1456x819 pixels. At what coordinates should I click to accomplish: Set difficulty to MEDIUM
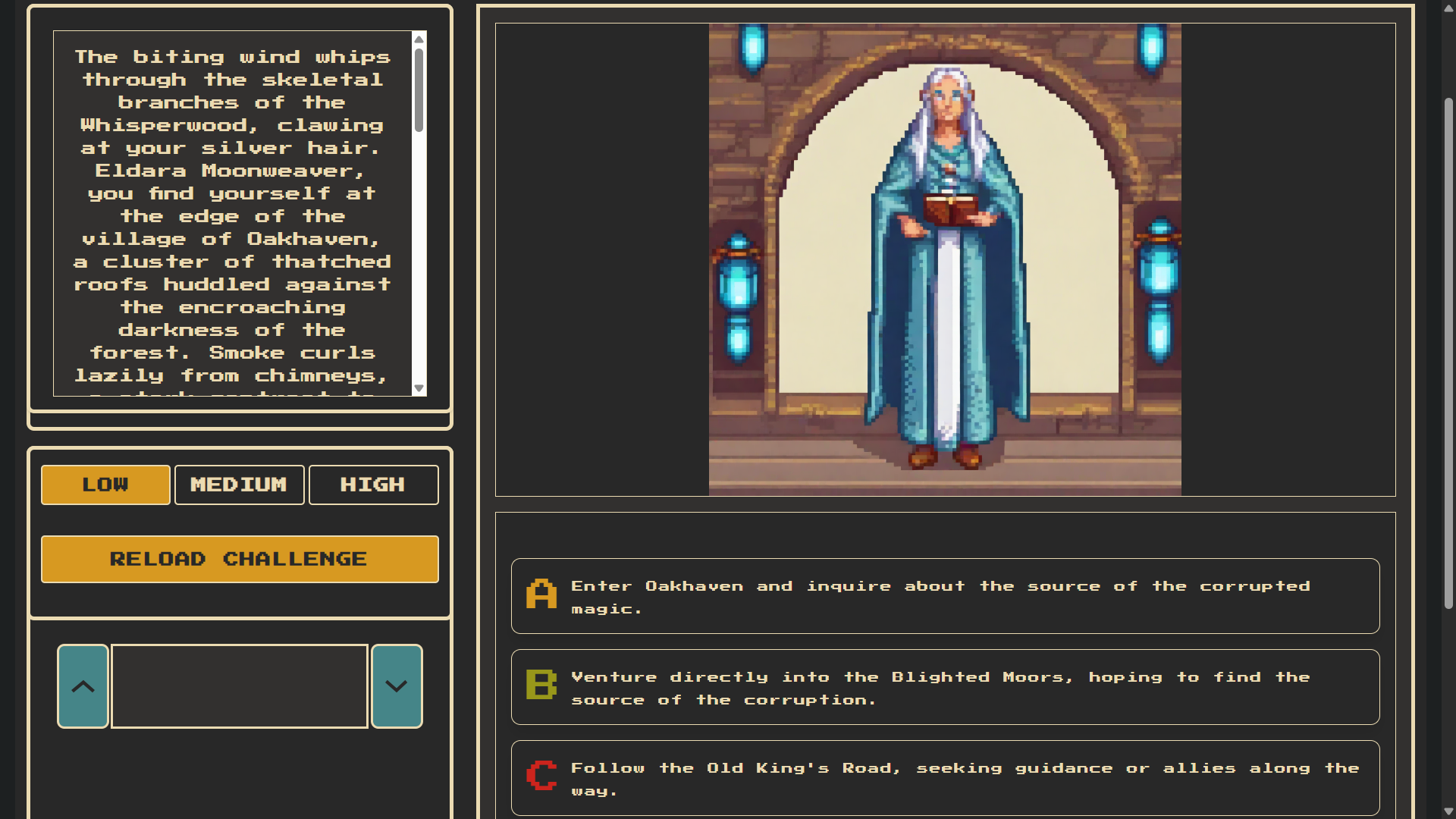[x=239, y=485]
